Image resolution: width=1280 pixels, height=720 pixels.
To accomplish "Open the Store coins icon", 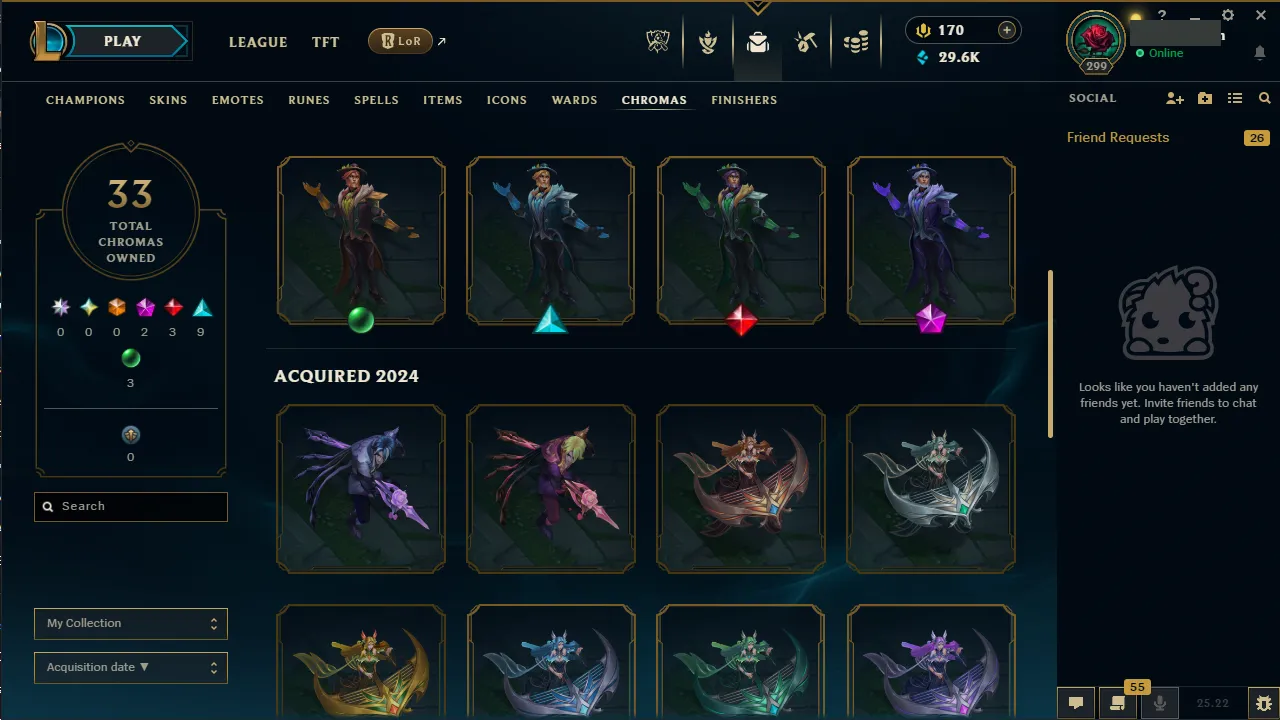I will (x=855, y=41).
